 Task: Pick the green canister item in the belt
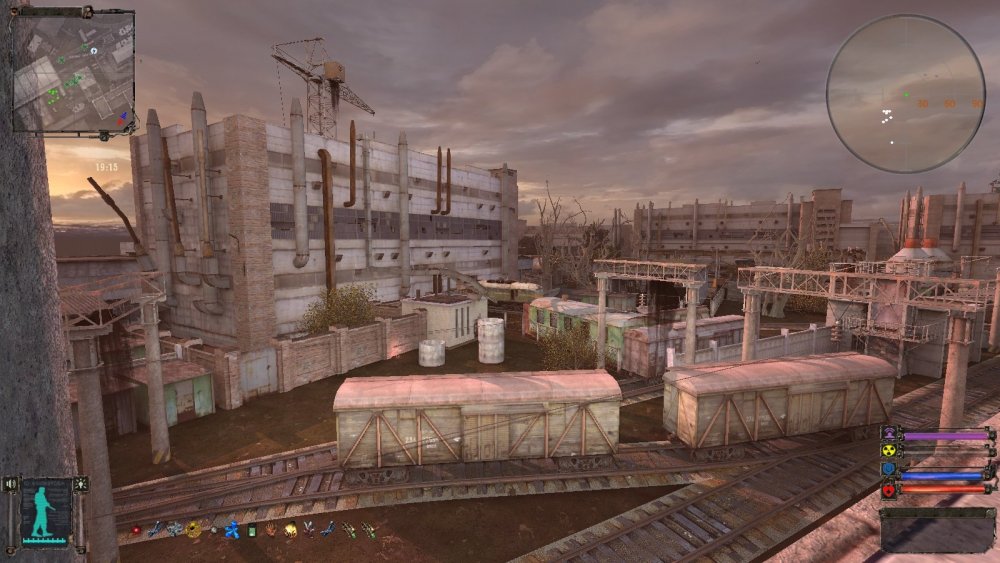(x=252, y=530)
